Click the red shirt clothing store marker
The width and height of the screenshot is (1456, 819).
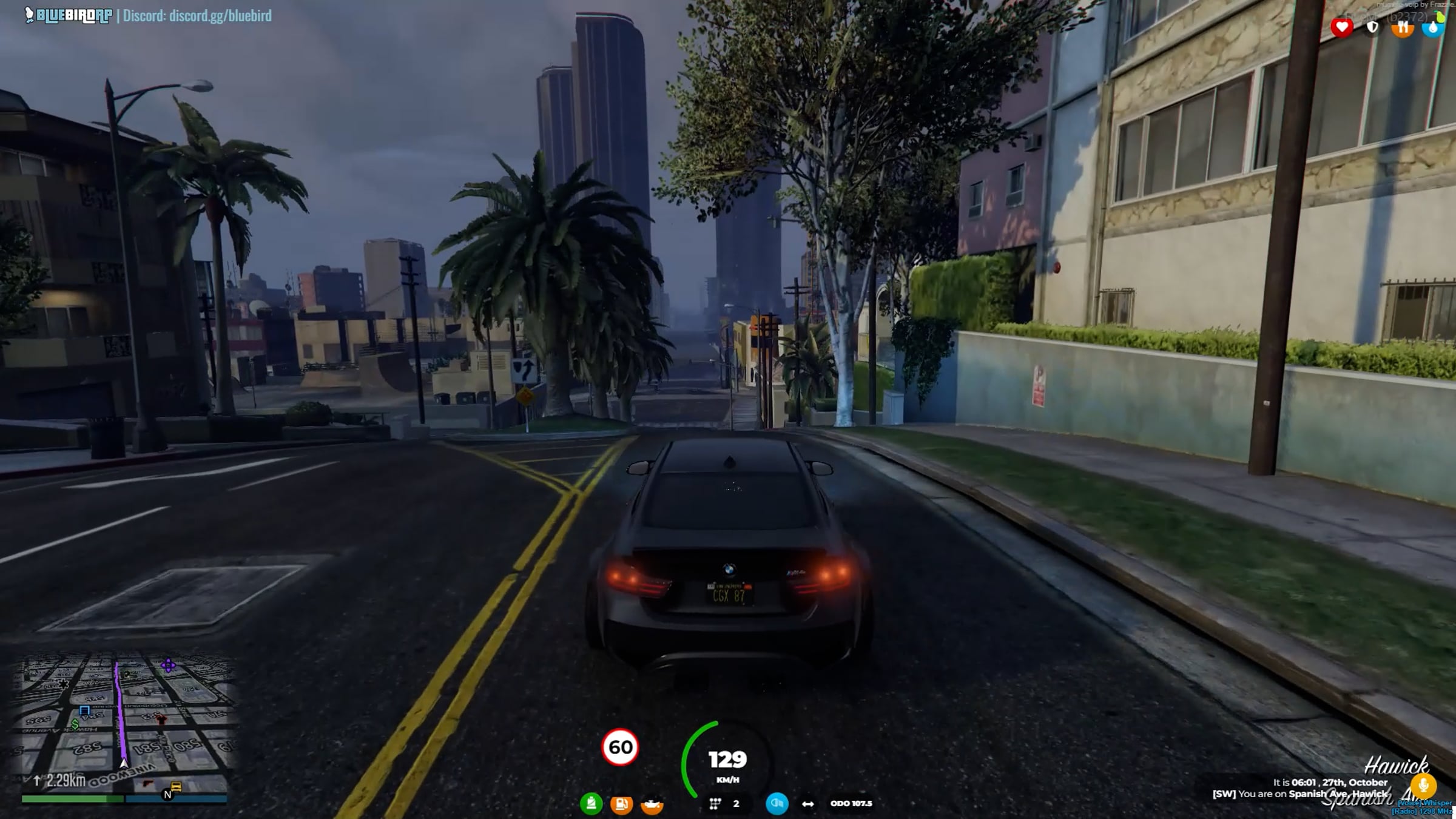[161, 720]
